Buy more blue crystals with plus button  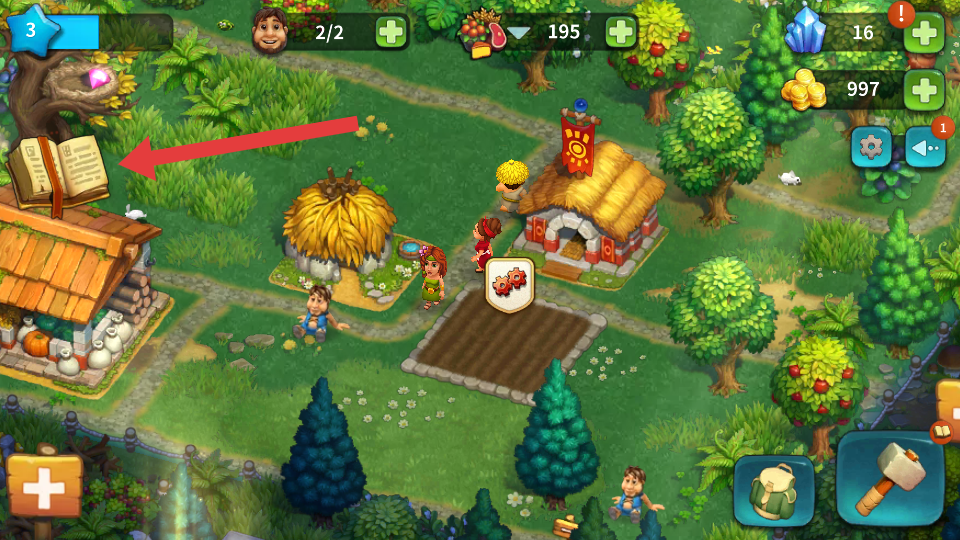point(923,33)
